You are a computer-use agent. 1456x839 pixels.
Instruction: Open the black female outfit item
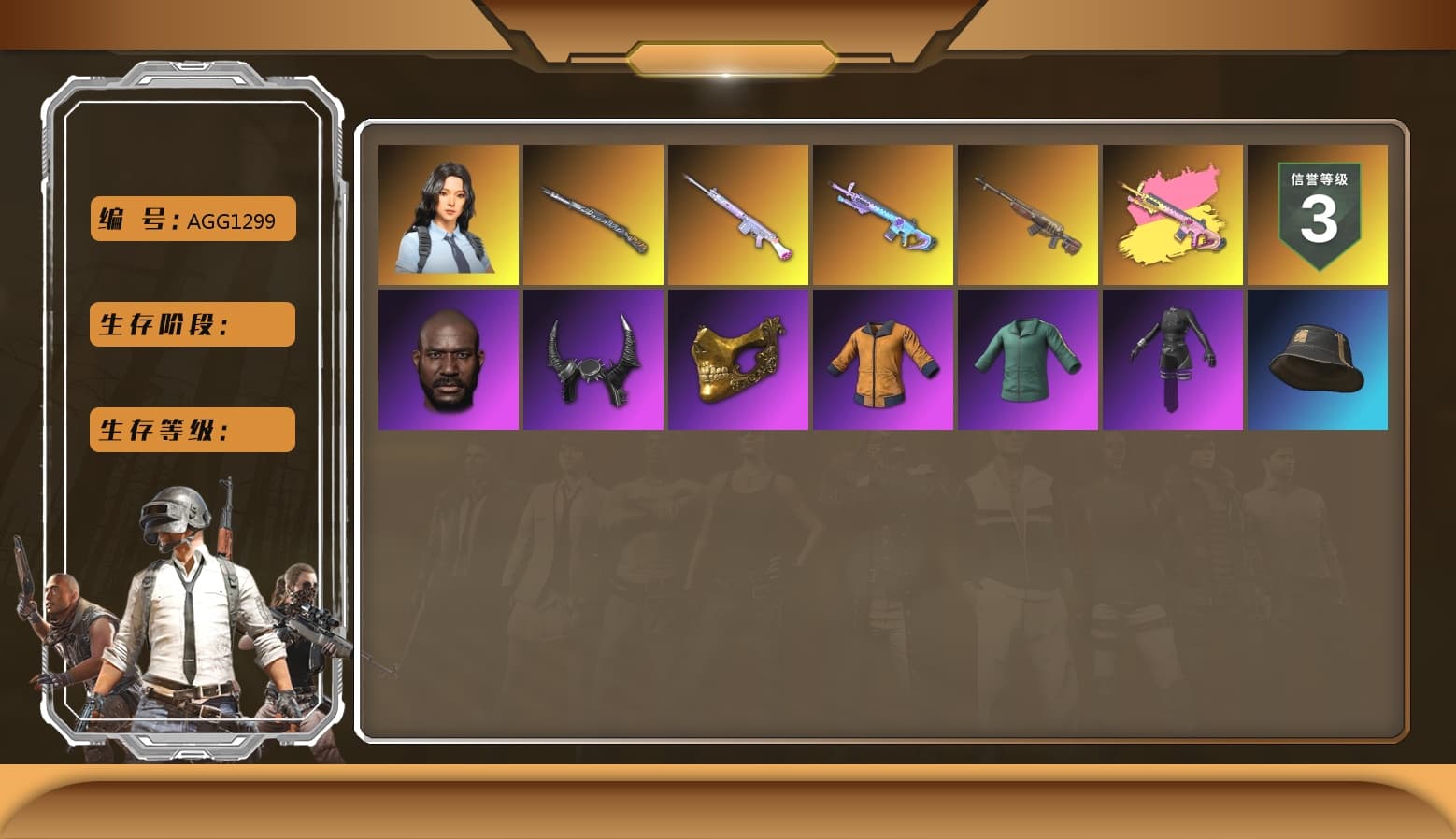coord(1173,359)
